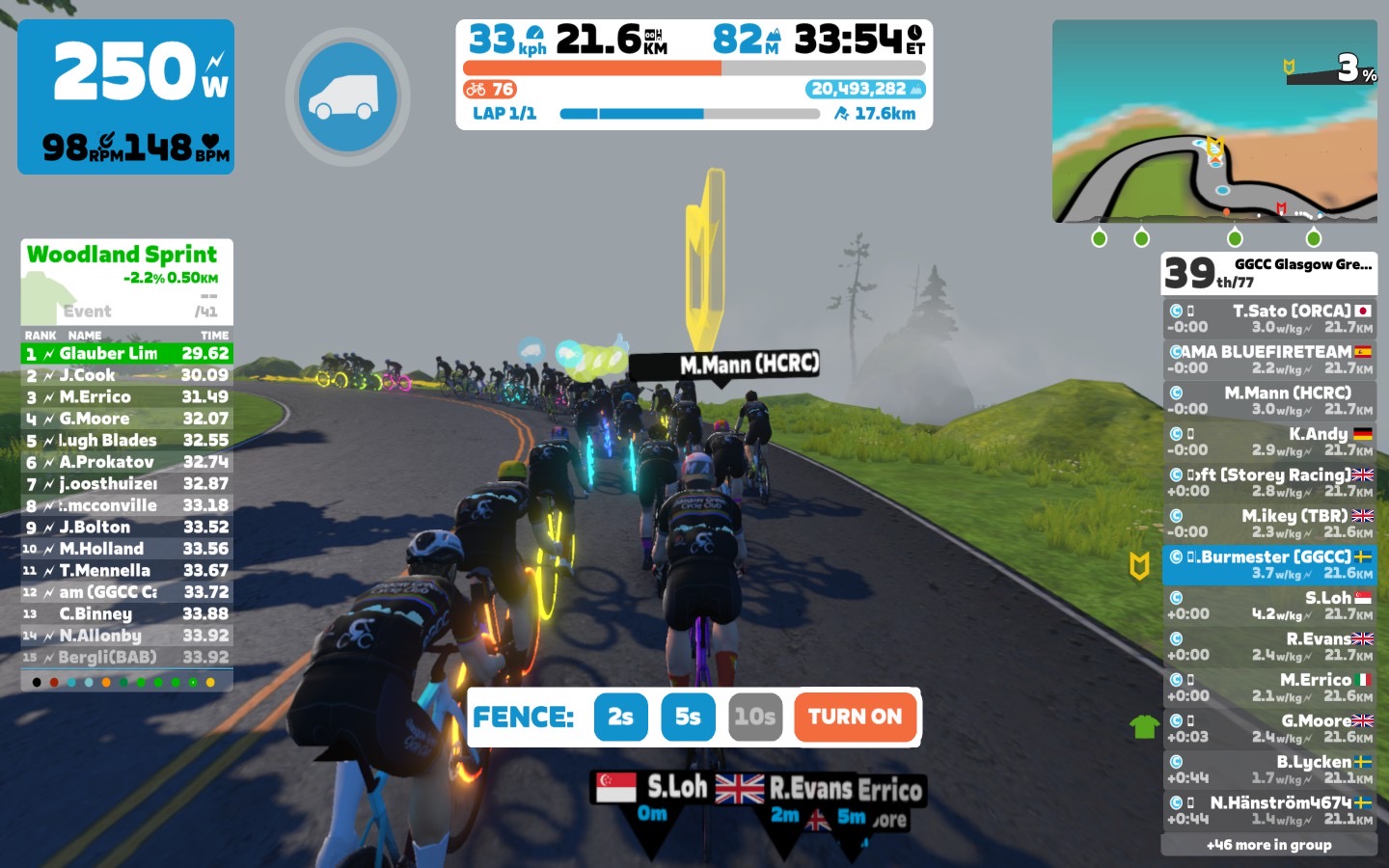The image size is (1389, 868).
Task: Open the minimap
Action: point(1215,122)
